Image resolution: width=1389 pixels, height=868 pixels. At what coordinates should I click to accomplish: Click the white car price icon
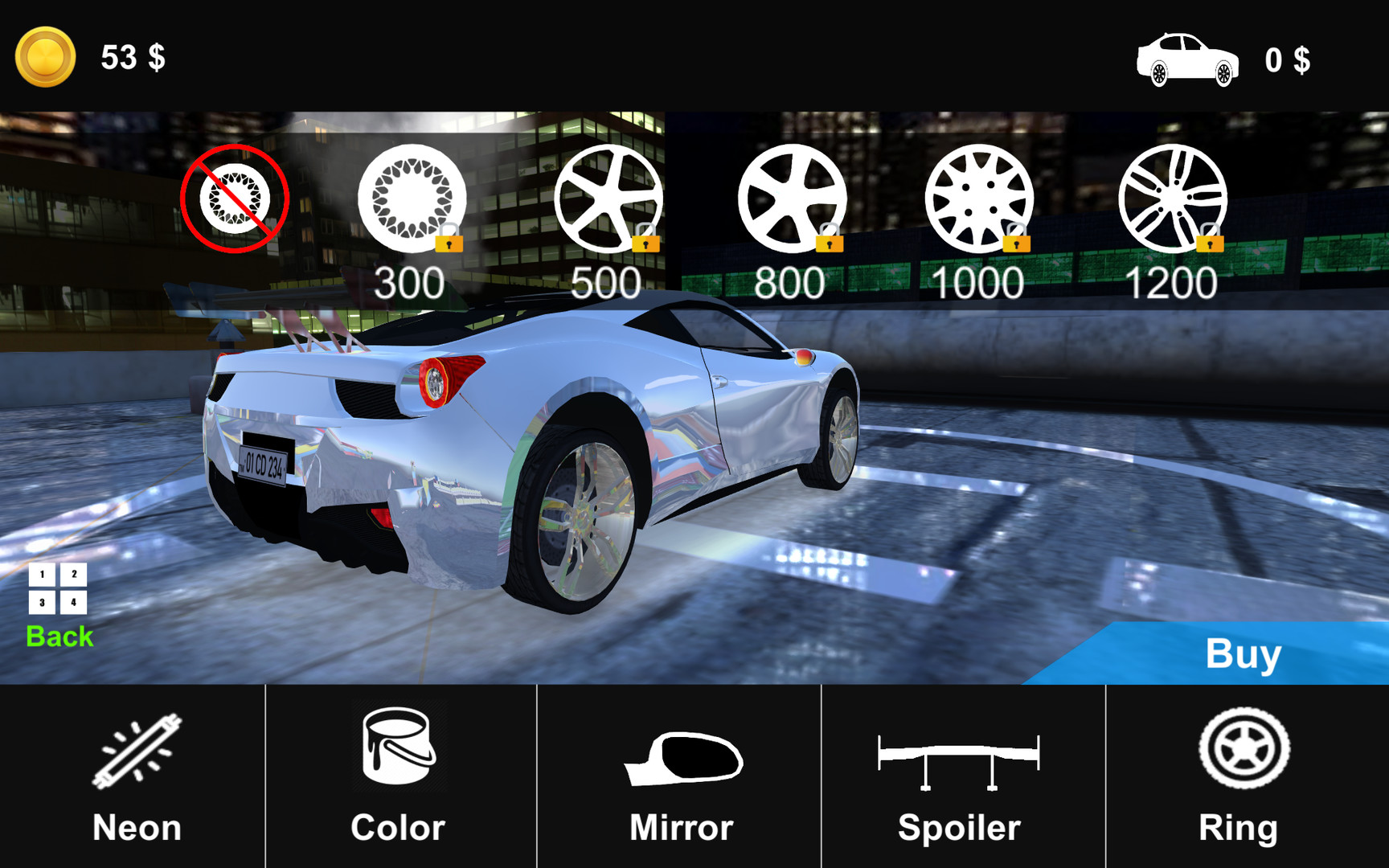pos(1187,59)
